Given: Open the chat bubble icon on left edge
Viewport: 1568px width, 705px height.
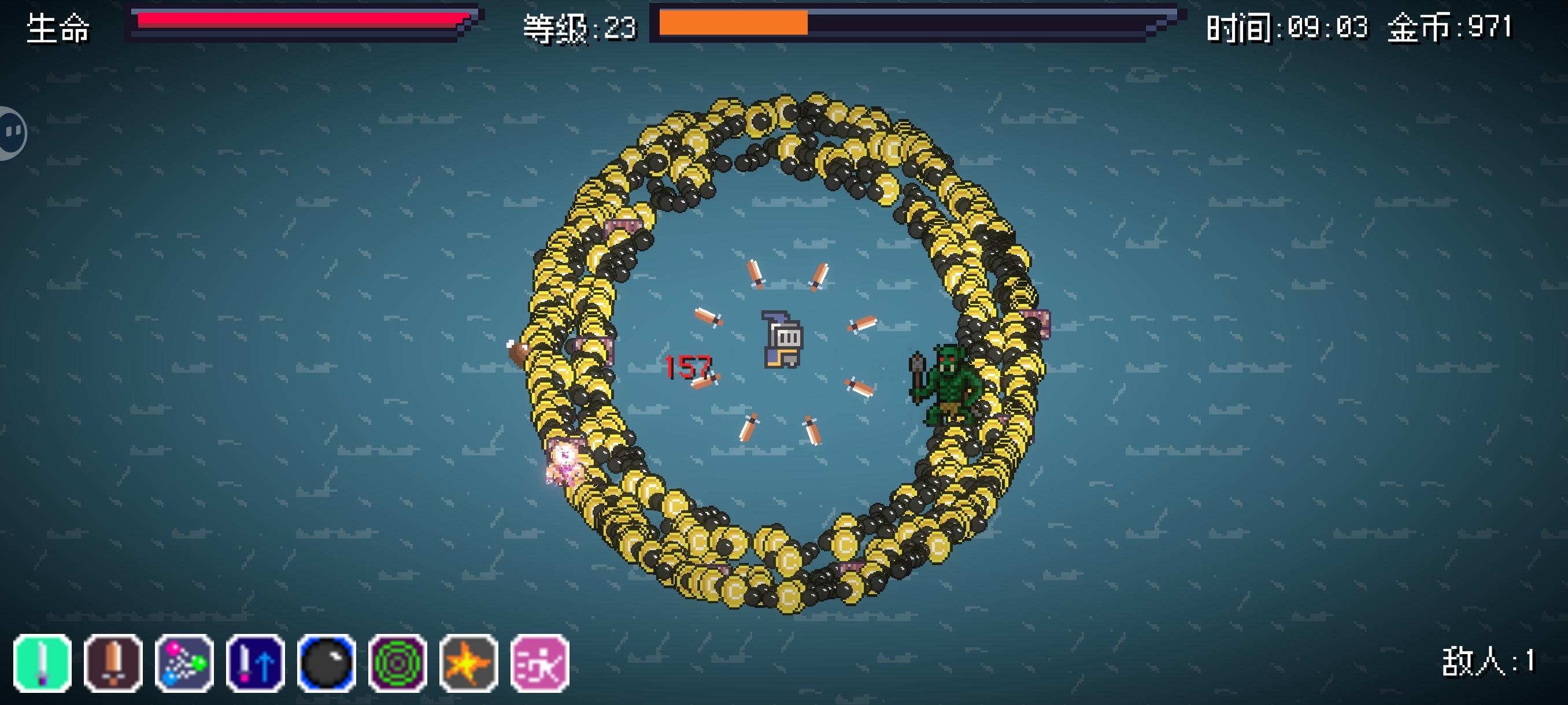Looking at the screenshot, I should pyautogui.click(x=10, y=131).
